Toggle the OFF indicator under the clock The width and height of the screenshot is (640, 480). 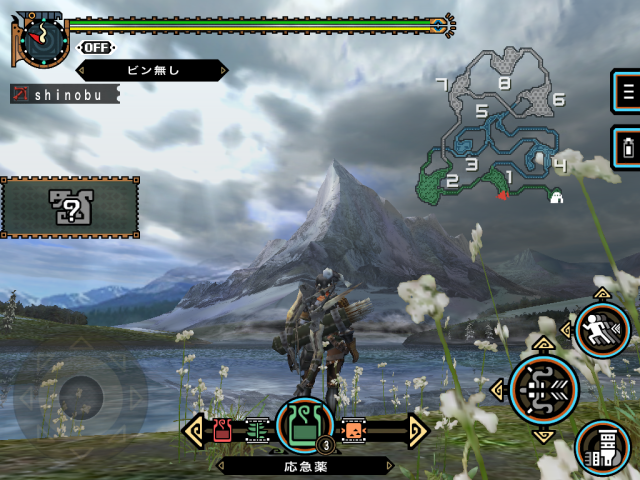(x=95, y=47)
